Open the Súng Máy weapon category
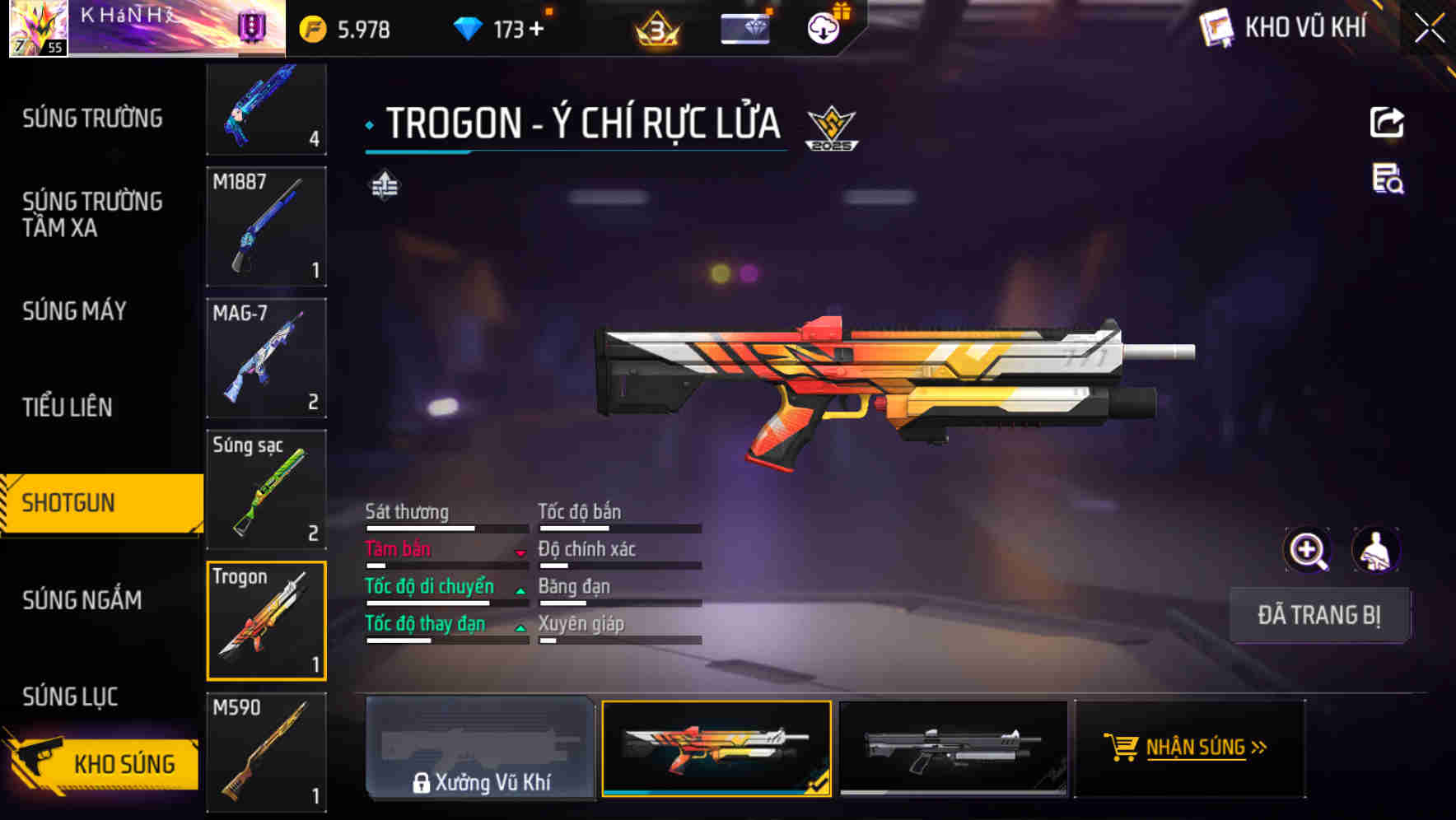The height and width of the screenshot is (820, 1456). point(74,311)
